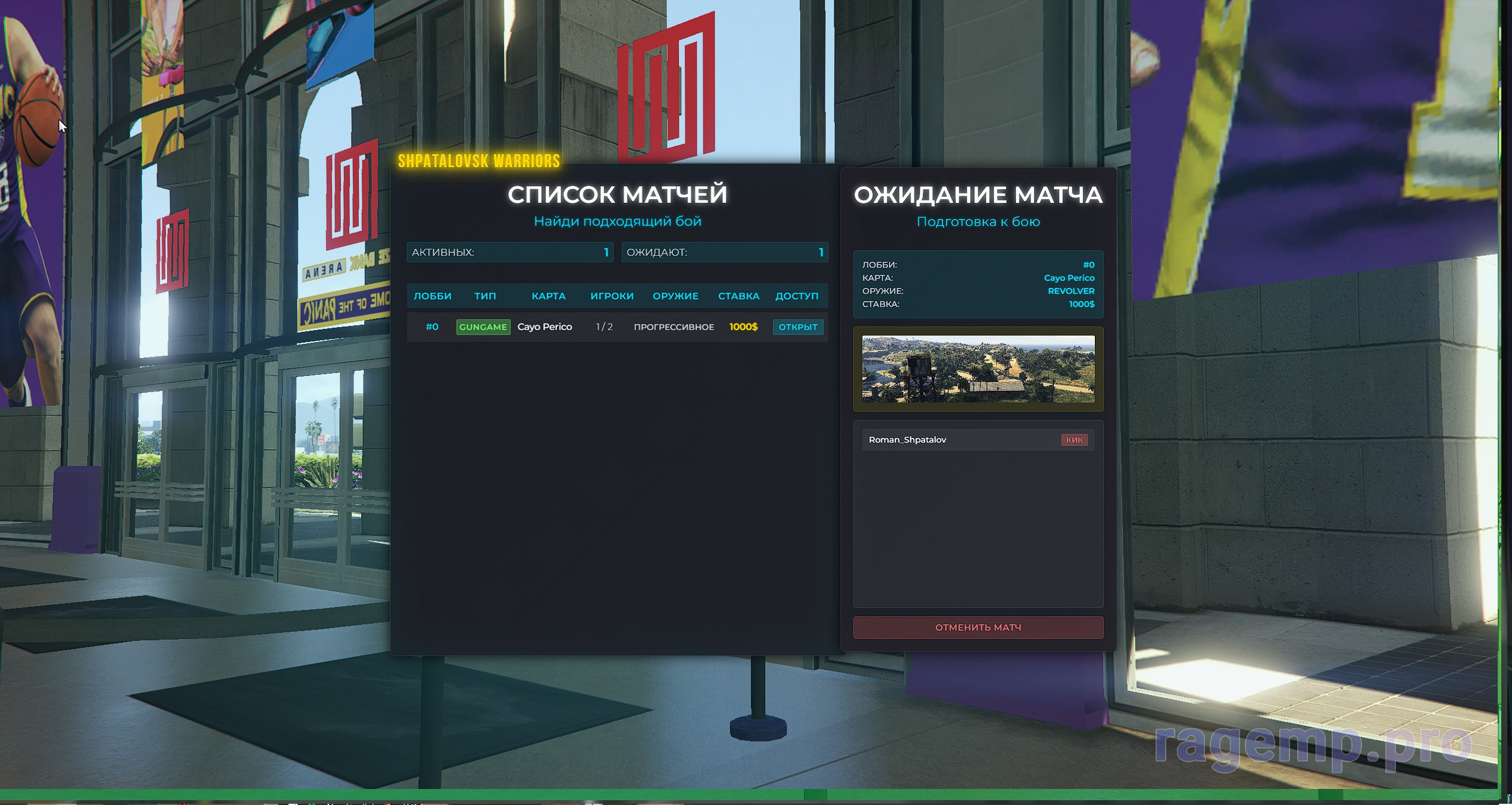Open the Cayo Perico map preview image
The height and width of the screenshot is (805, 1512).
click(978, 369)
